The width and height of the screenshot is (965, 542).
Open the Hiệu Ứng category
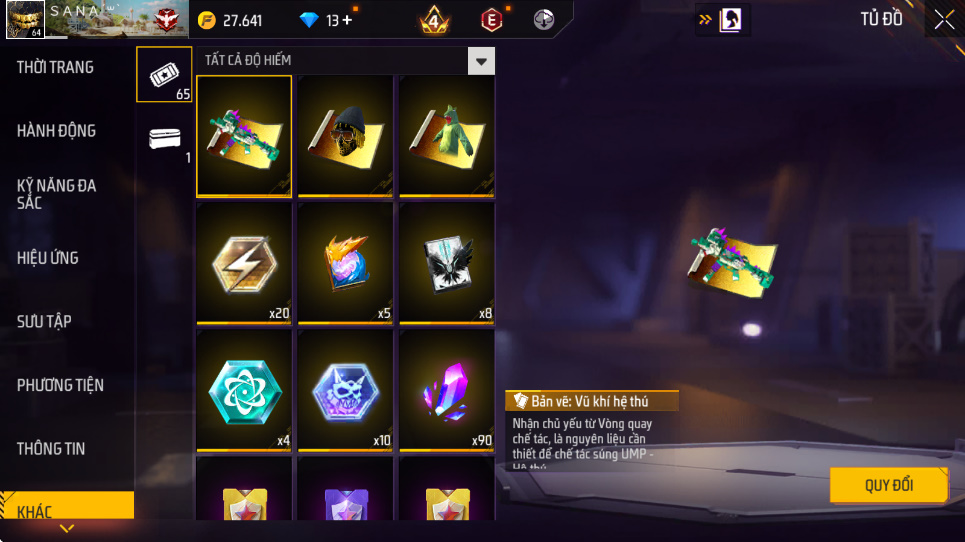48,258
